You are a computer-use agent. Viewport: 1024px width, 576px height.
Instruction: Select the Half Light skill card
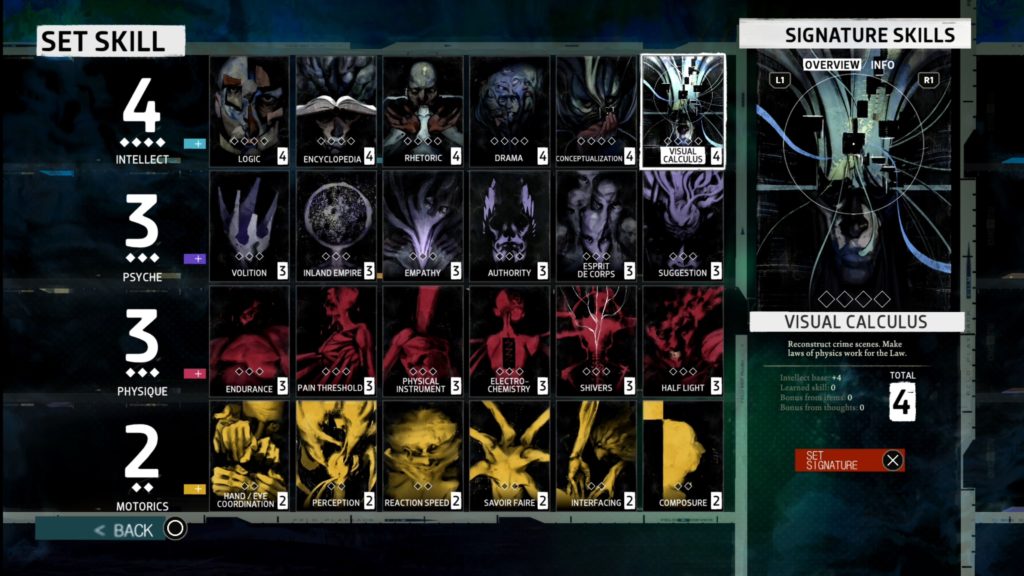(x=683, y=341)
